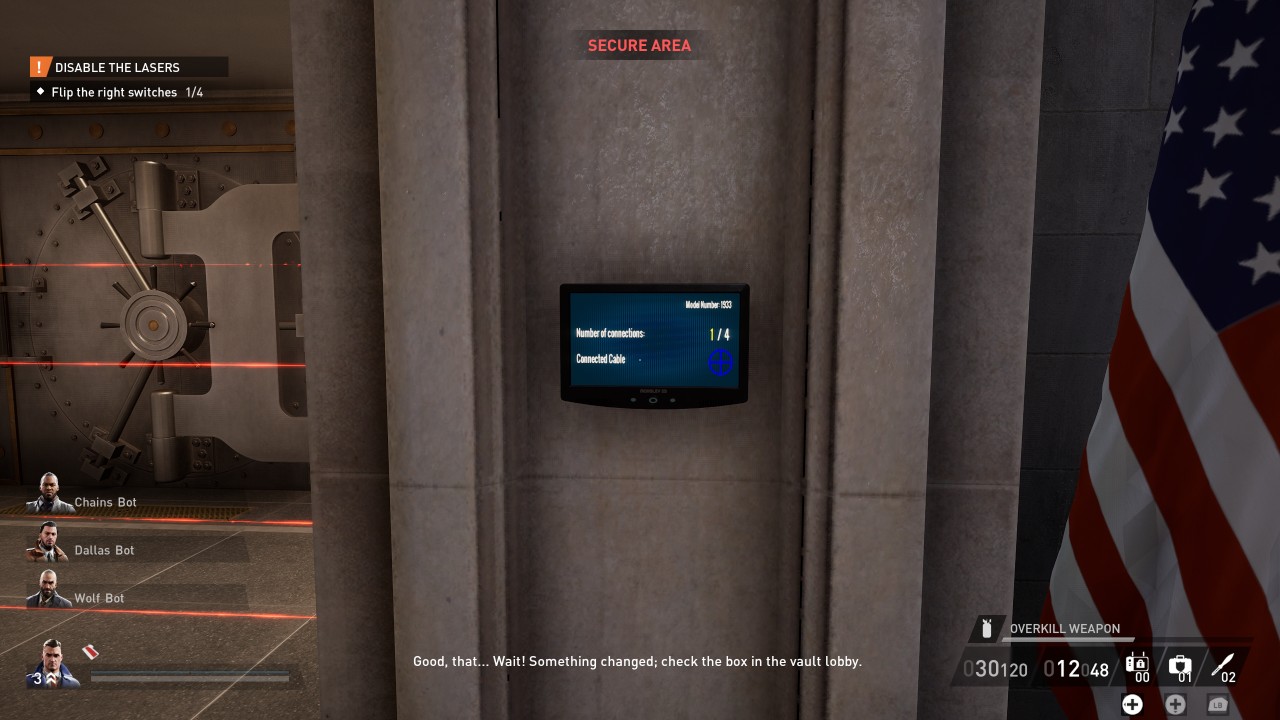Click the red flag marker beside player portrait

click(88, 654)
